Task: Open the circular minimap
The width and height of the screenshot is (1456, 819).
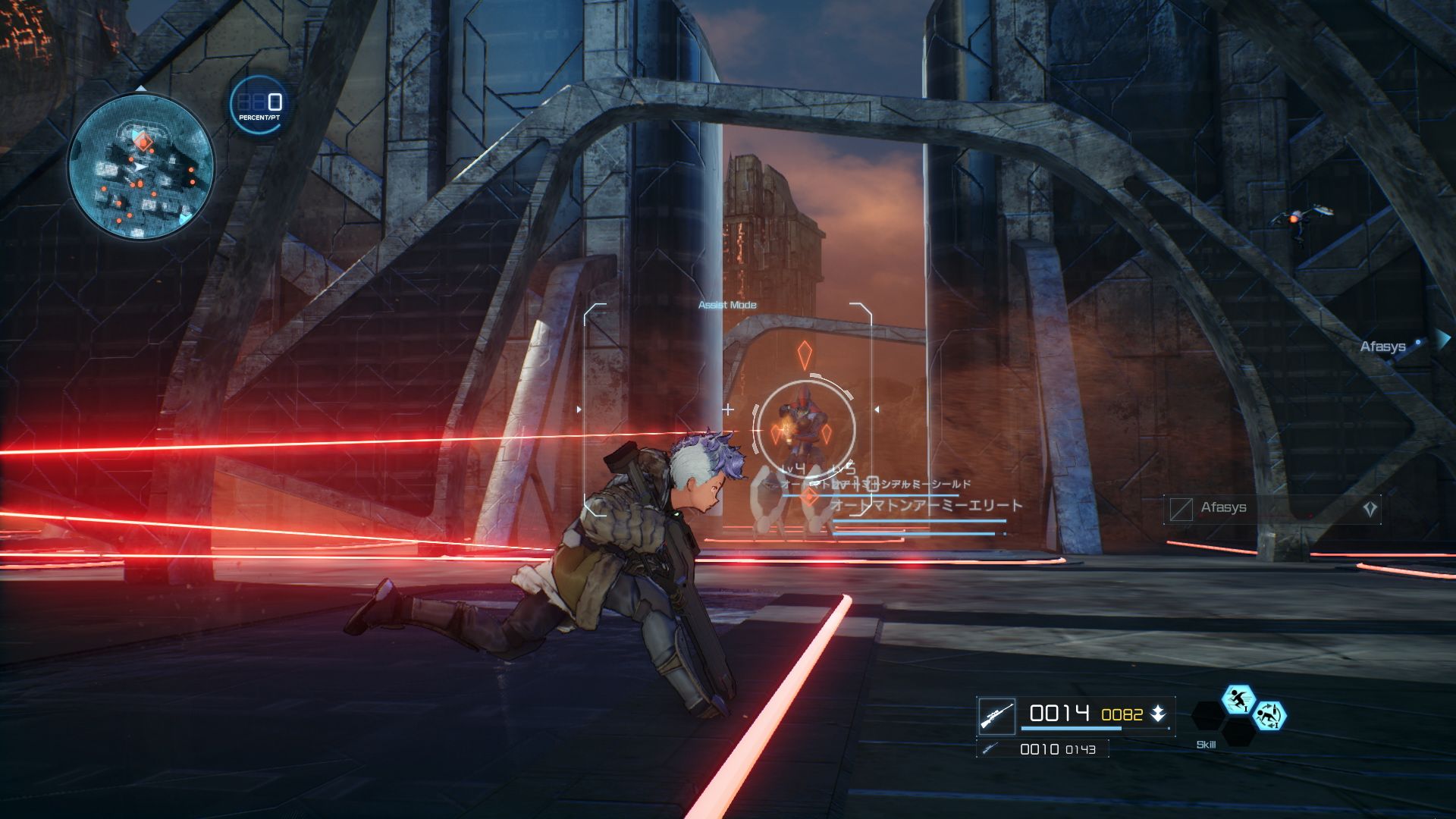Action: click(x=141, y=167)
